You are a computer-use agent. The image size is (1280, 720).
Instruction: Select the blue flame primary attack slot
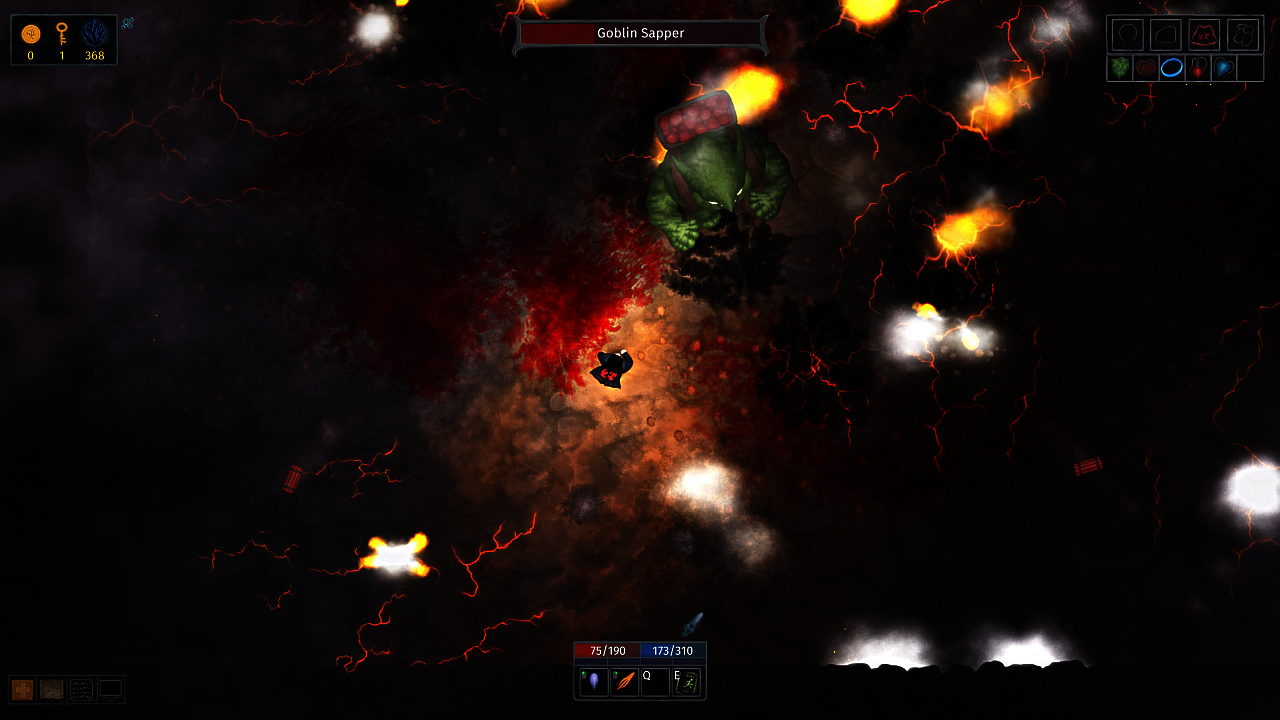tap(593, 682)
